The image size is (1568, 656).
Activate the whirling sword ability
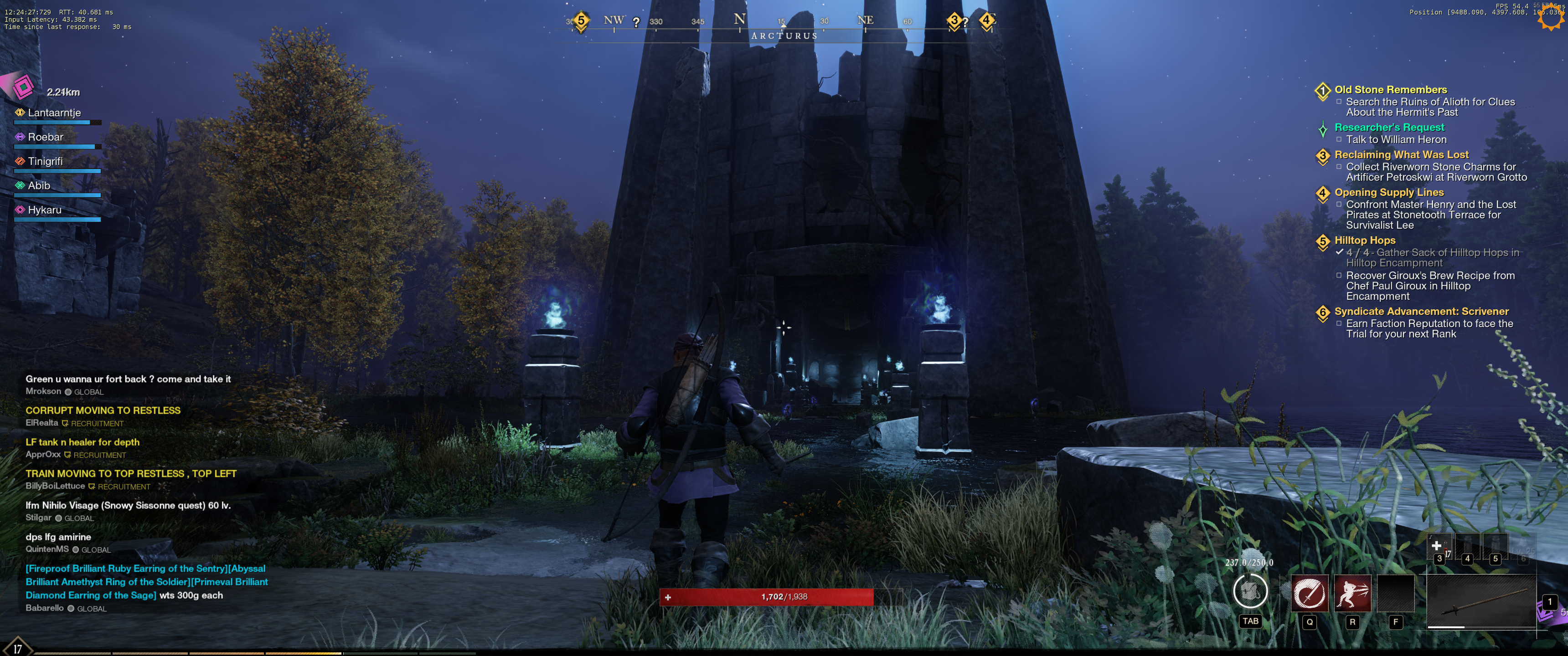[x=1309, y=593]
